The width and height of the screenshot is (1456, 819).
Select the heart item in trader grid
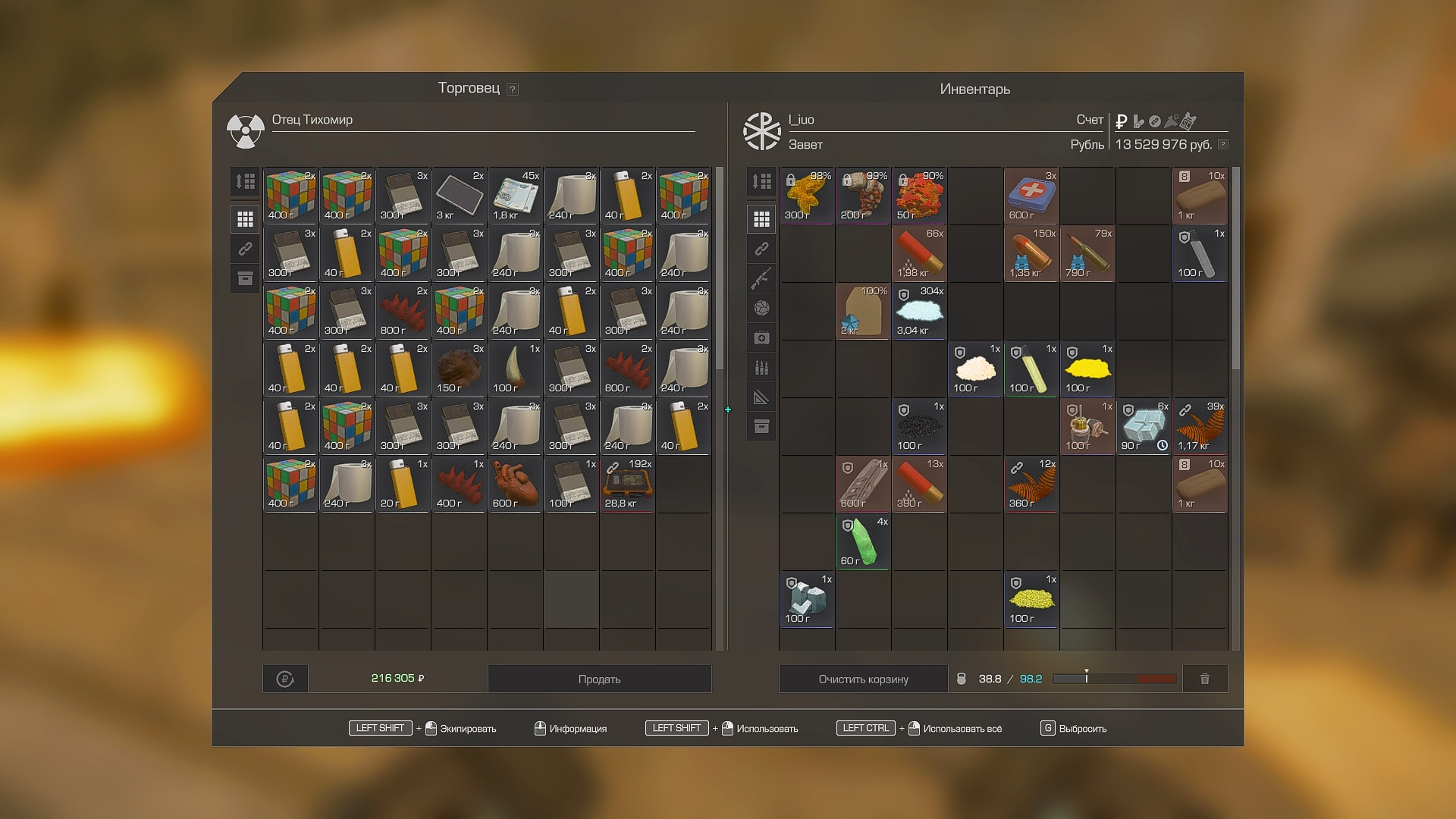coord(516,484)
